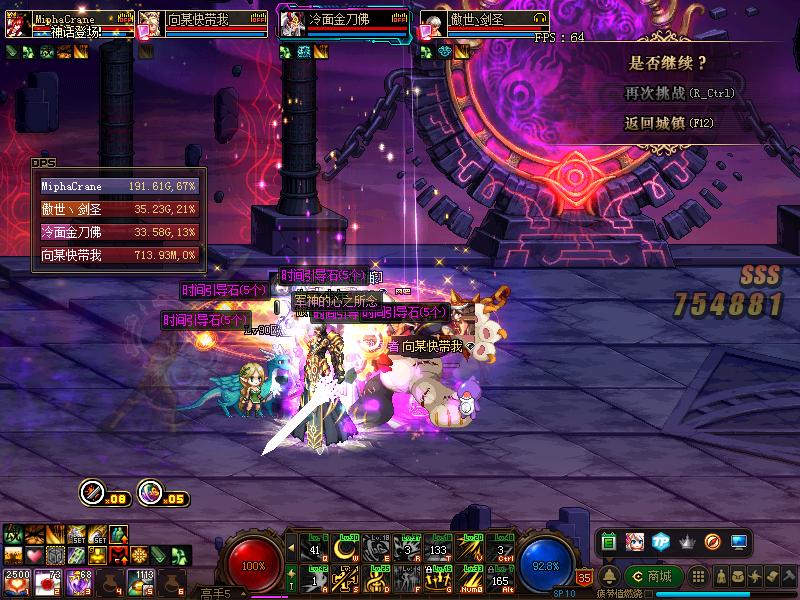
Task: Click the crown icon in the popup bar
Action: tap(686, 541)
